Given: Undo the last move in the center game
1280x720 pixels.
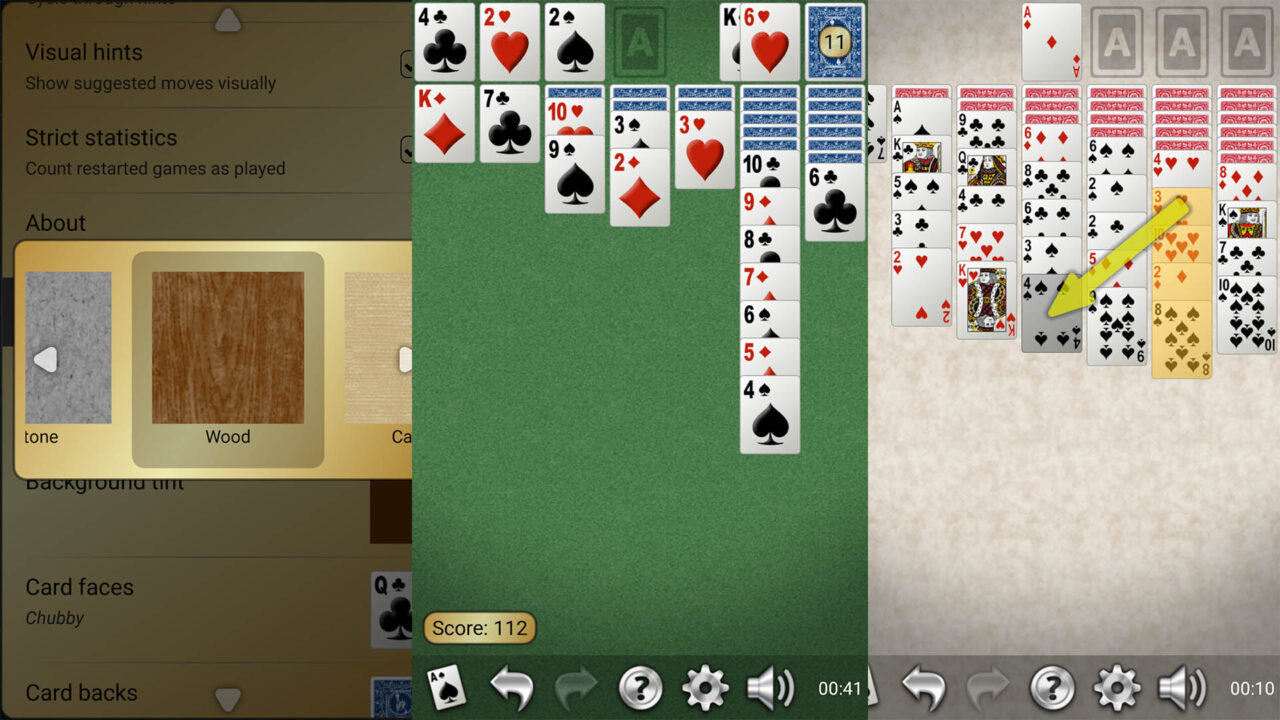Looking at the screenshot, I should pyautogui.click(x=511, y=688).
